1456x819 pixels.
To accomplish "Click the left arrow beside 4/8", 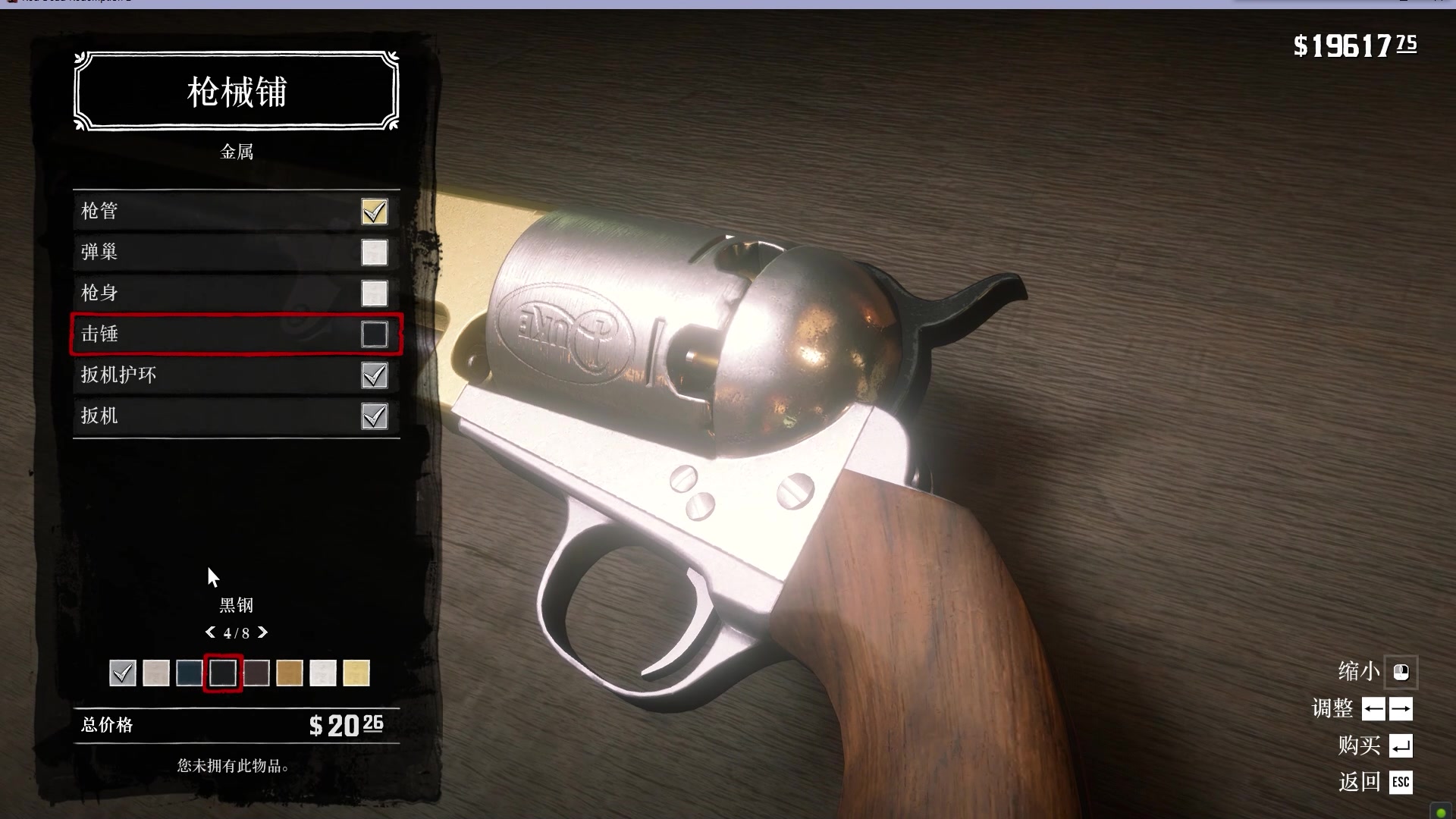I will [210, 632].
